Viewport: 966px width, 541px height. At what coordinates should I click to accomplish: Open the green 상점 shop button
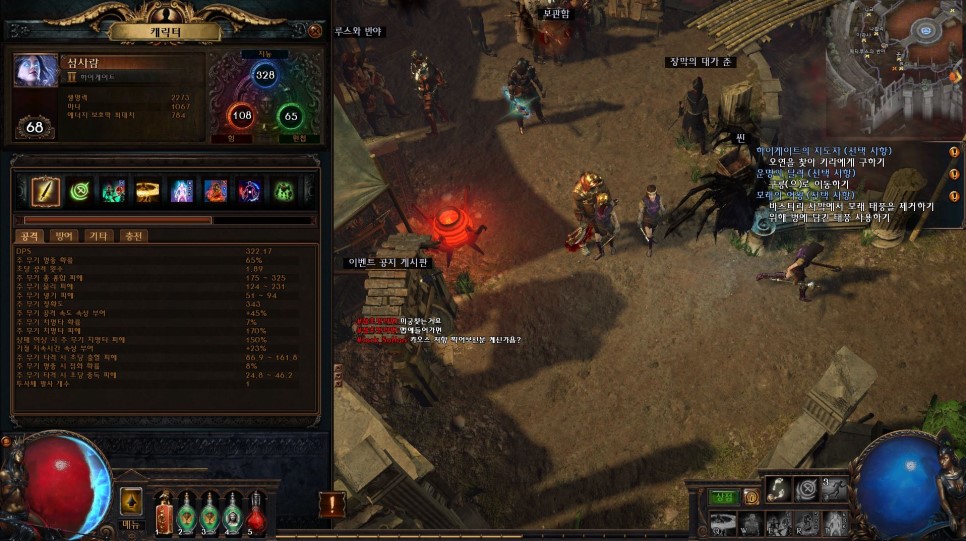(723, 497)
